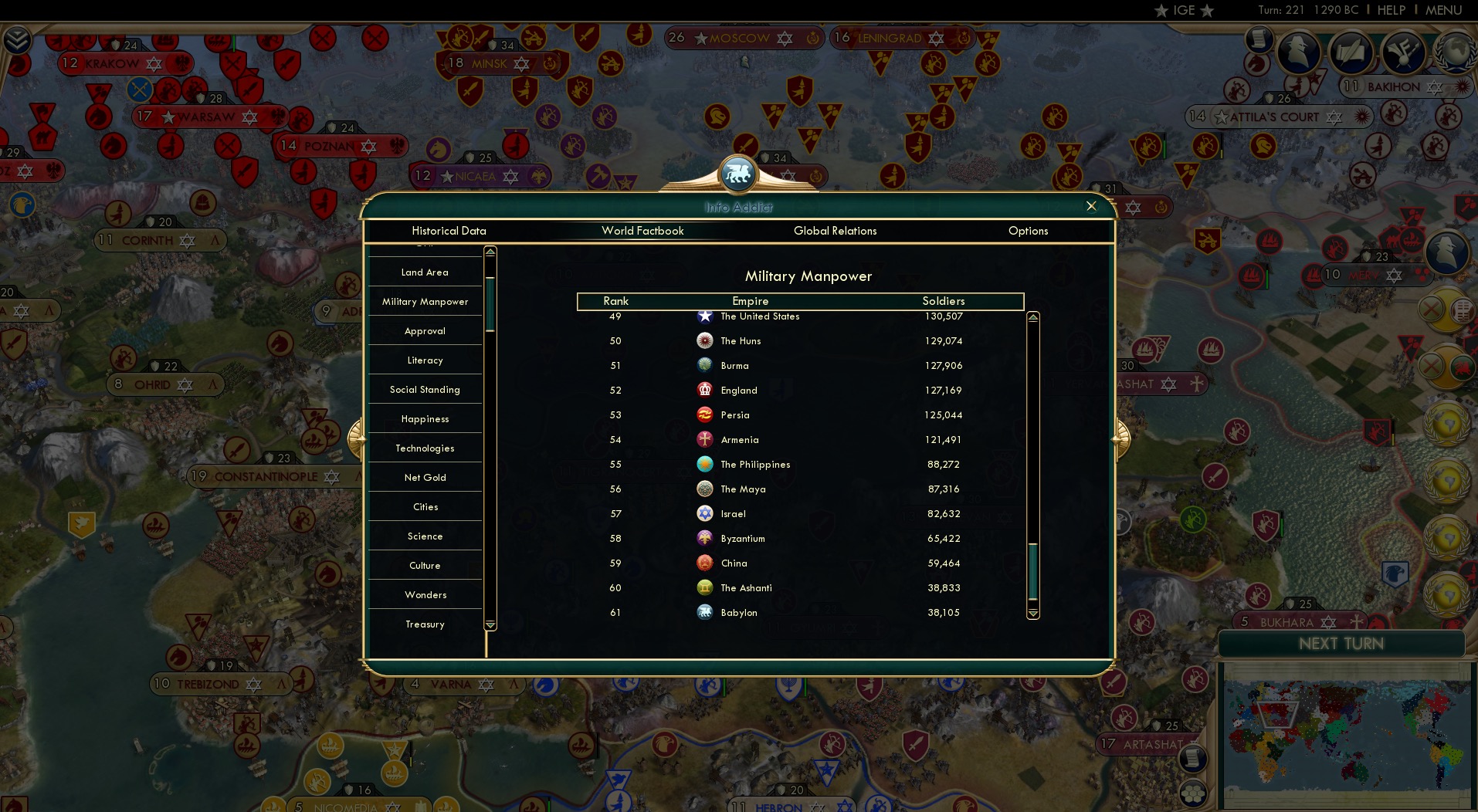
Task: Switch to the Historical Data tab
Action: coord(449,231)
